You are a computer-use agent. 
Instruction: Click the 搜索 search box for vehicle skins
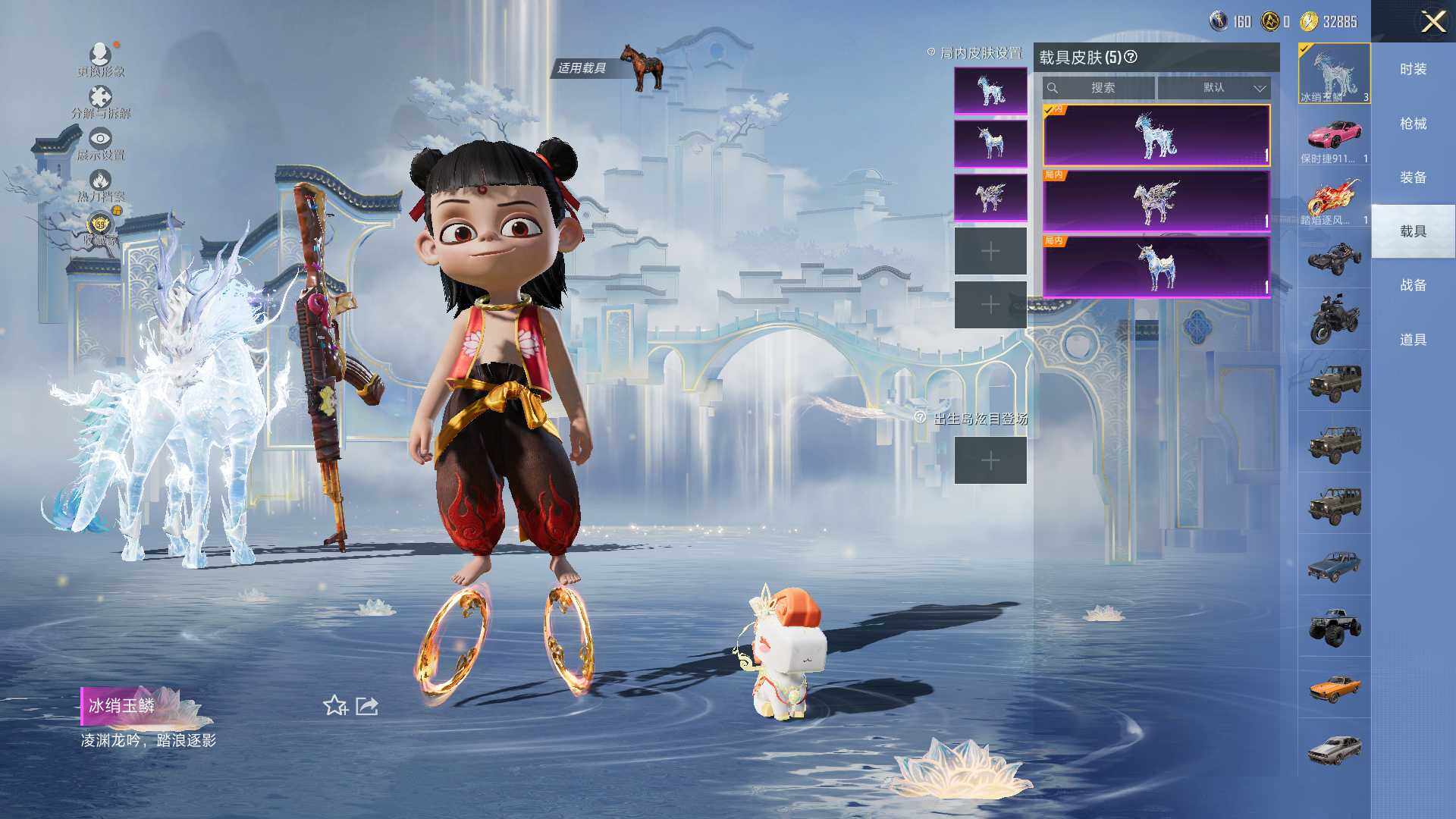(x=1099, y=88)
